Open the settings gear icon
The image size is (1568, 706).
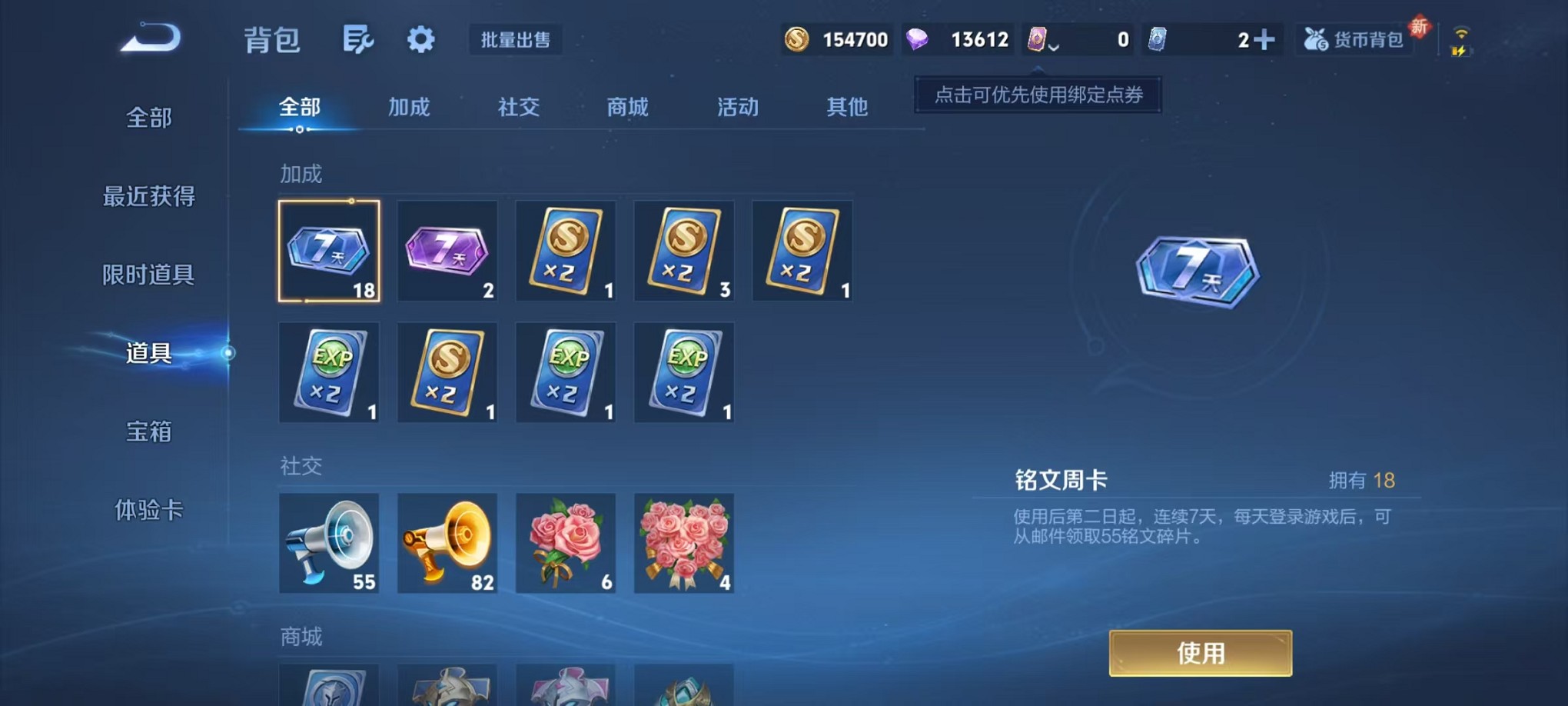(x=420, y=39)
